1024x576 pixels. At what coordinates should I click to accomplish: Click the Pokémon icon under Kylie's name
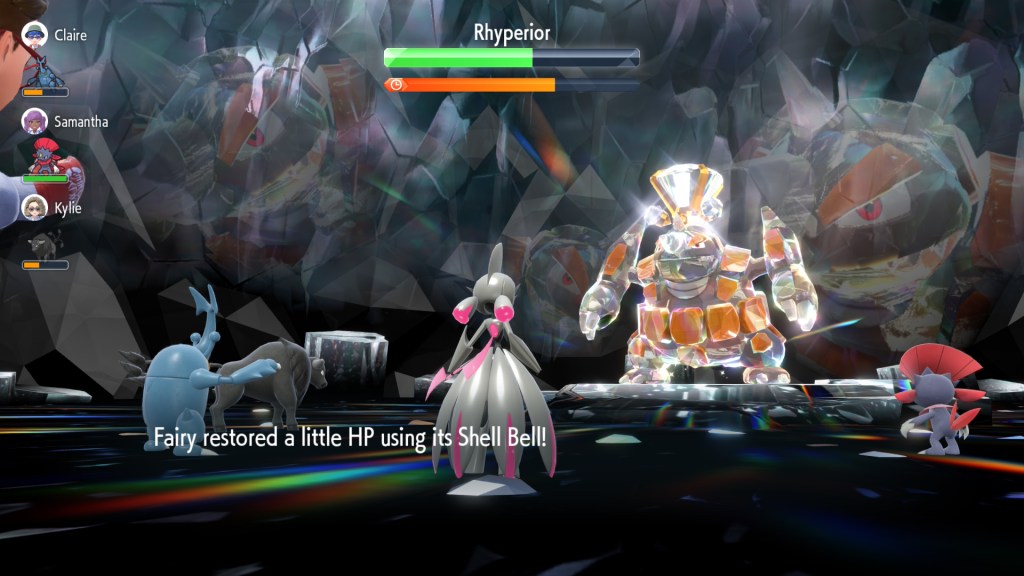45,243
